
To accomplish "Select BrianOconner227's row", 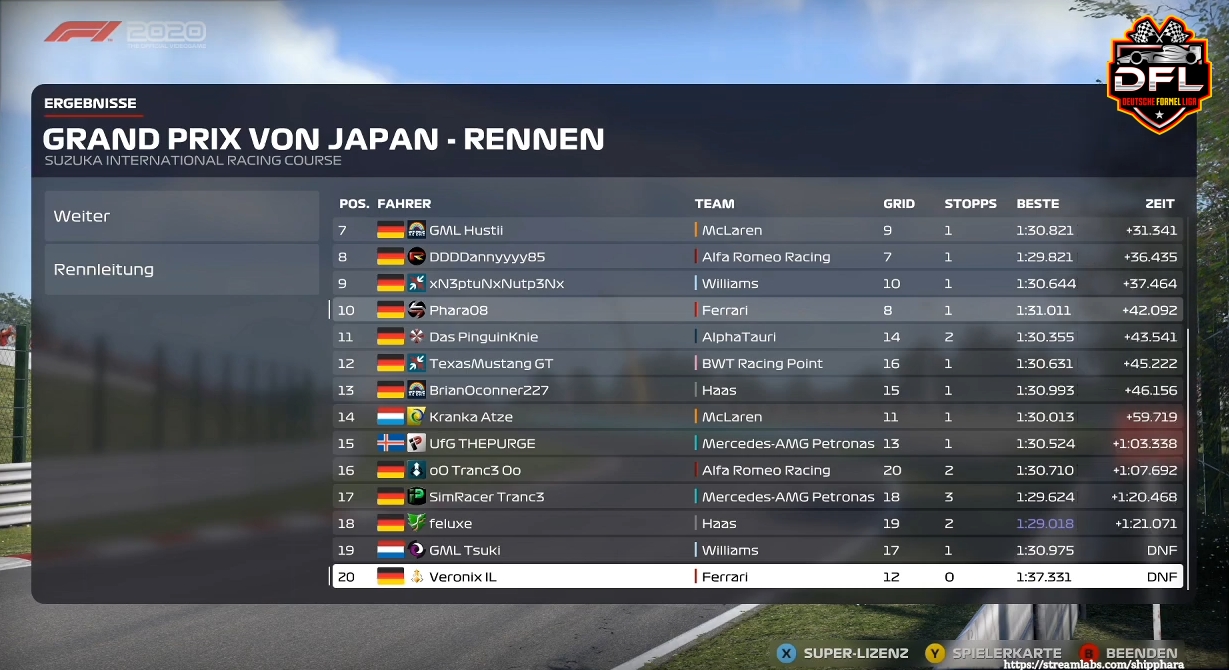I will [x=757, y=390].
